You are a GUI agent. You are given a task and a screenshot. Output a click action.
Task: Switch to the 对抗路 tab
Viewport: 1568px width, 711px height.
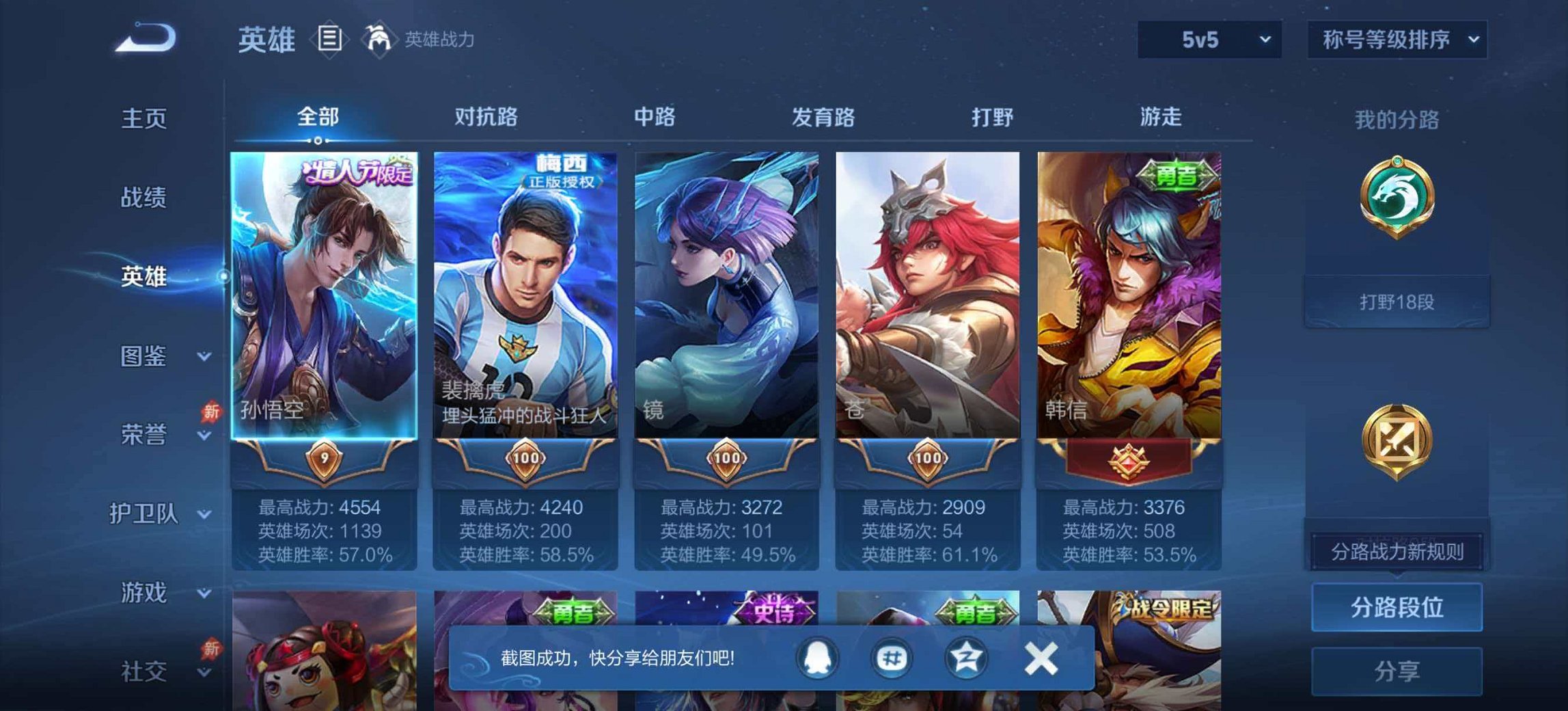tap(487, 117)
